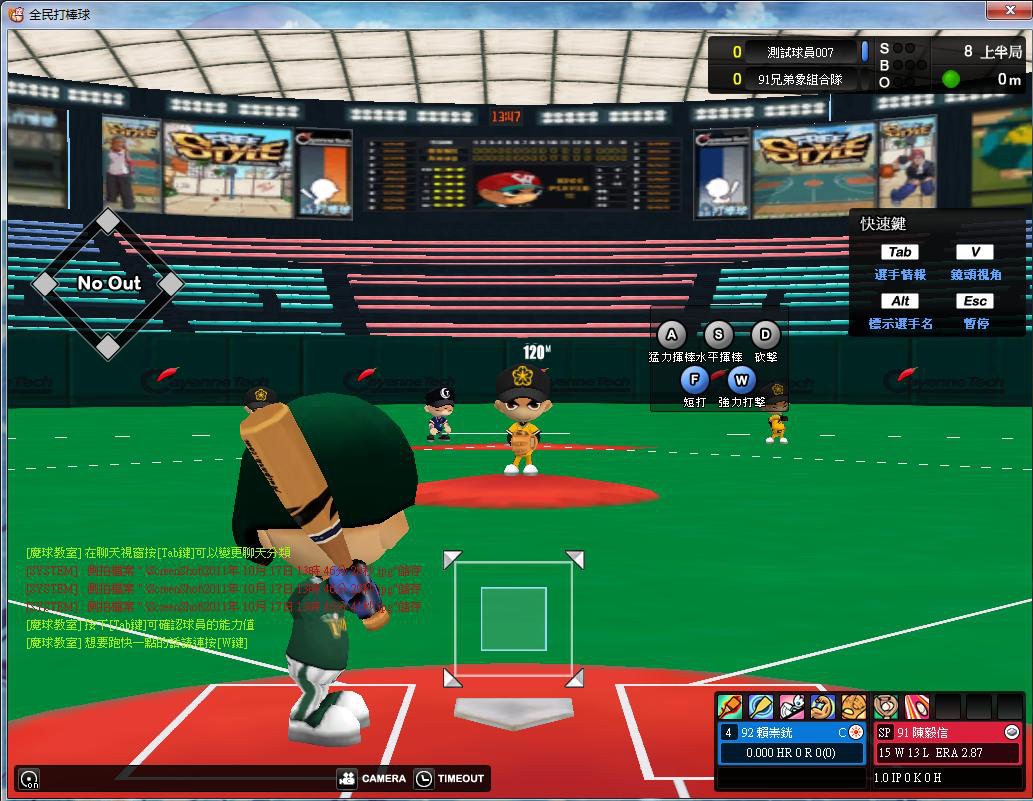
Task: Select the brown fielding glove skill icon
Action: [x=853, y=707]
